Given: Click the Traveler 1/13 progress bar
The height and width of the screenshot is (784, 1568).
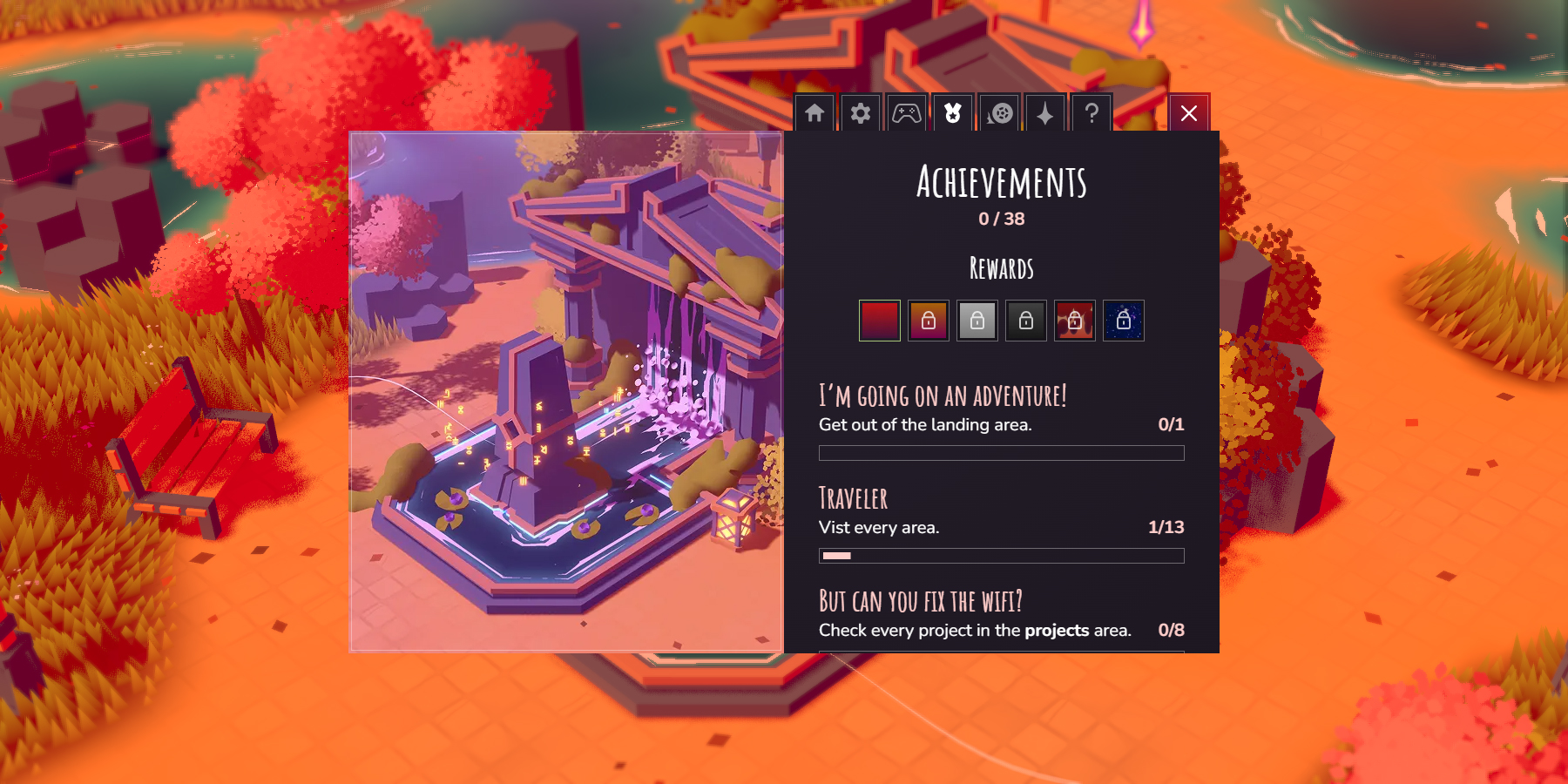Looking at the screenshot, I should 1001,554.
